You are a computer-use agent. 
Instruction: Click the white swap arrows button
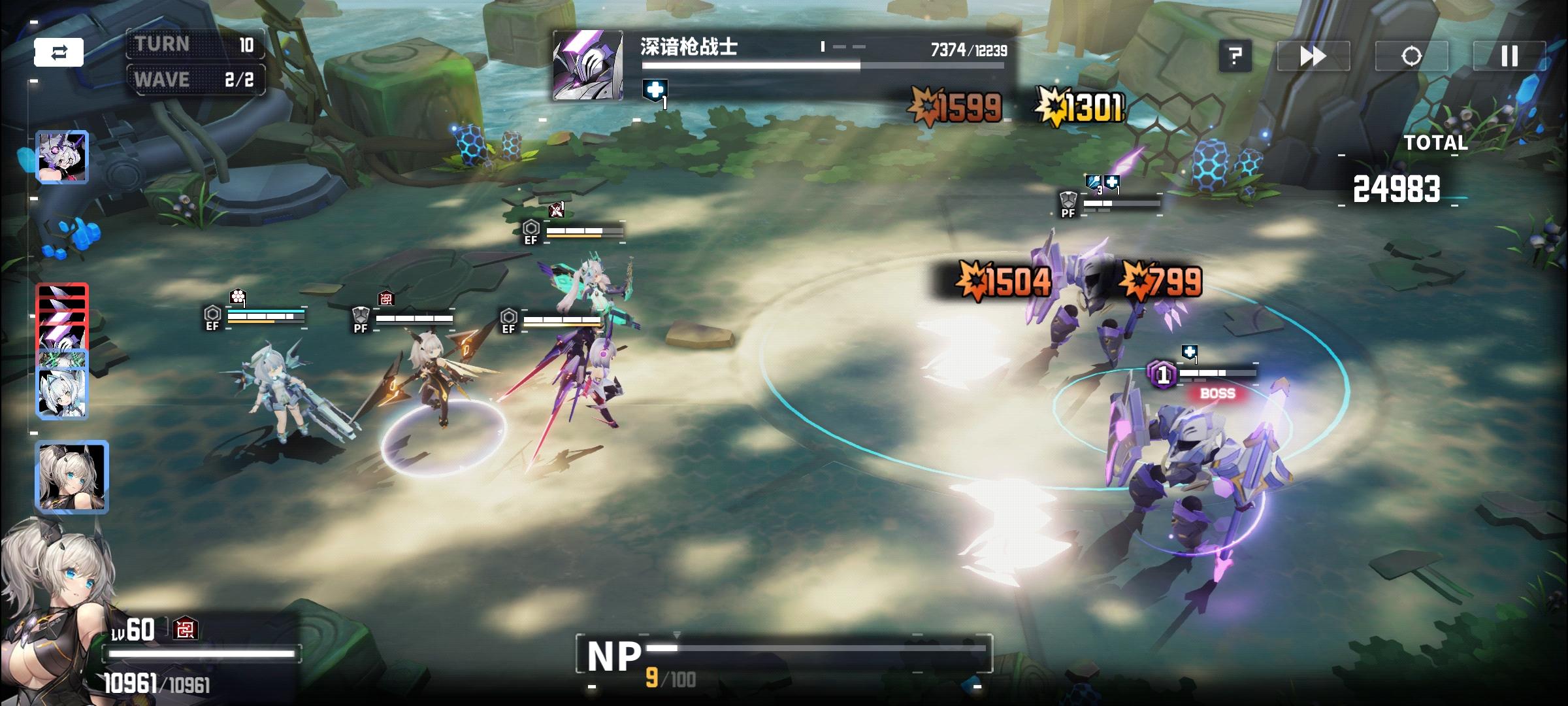[59, 52]
